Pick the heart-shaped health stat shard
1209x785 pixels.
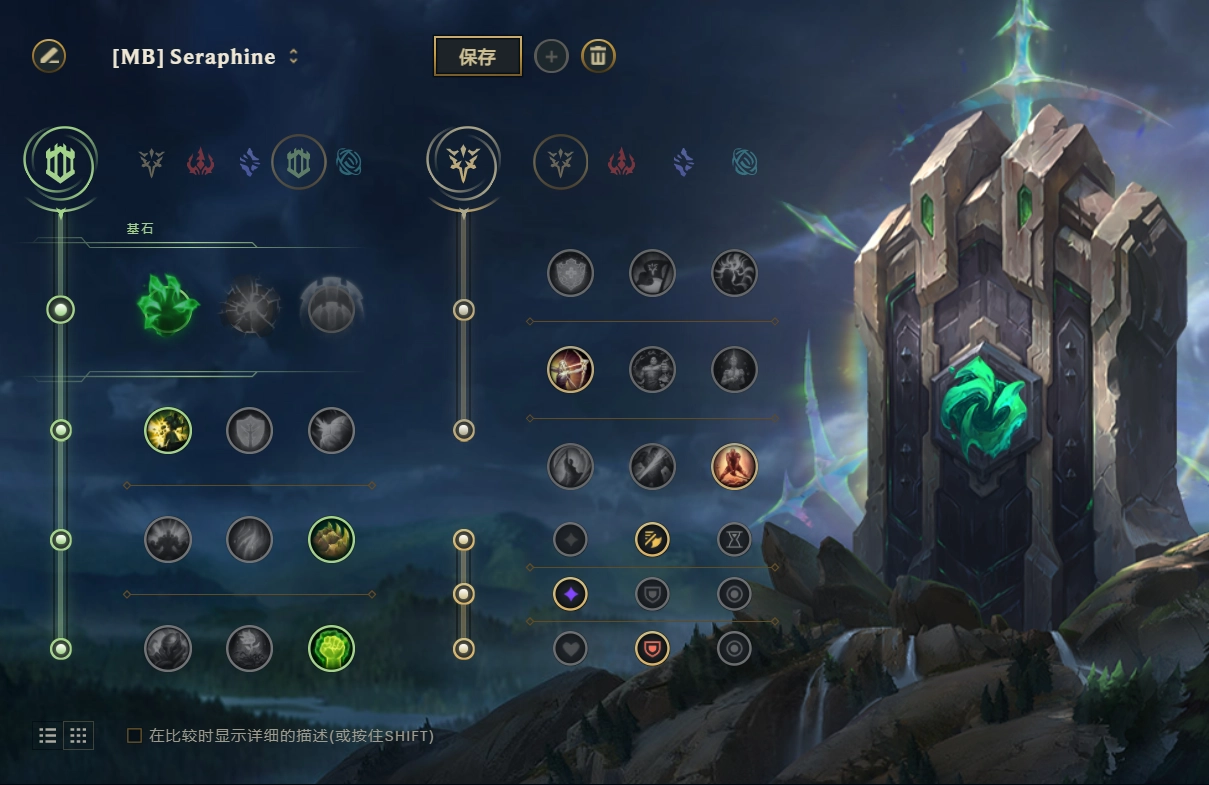(570, 648)
